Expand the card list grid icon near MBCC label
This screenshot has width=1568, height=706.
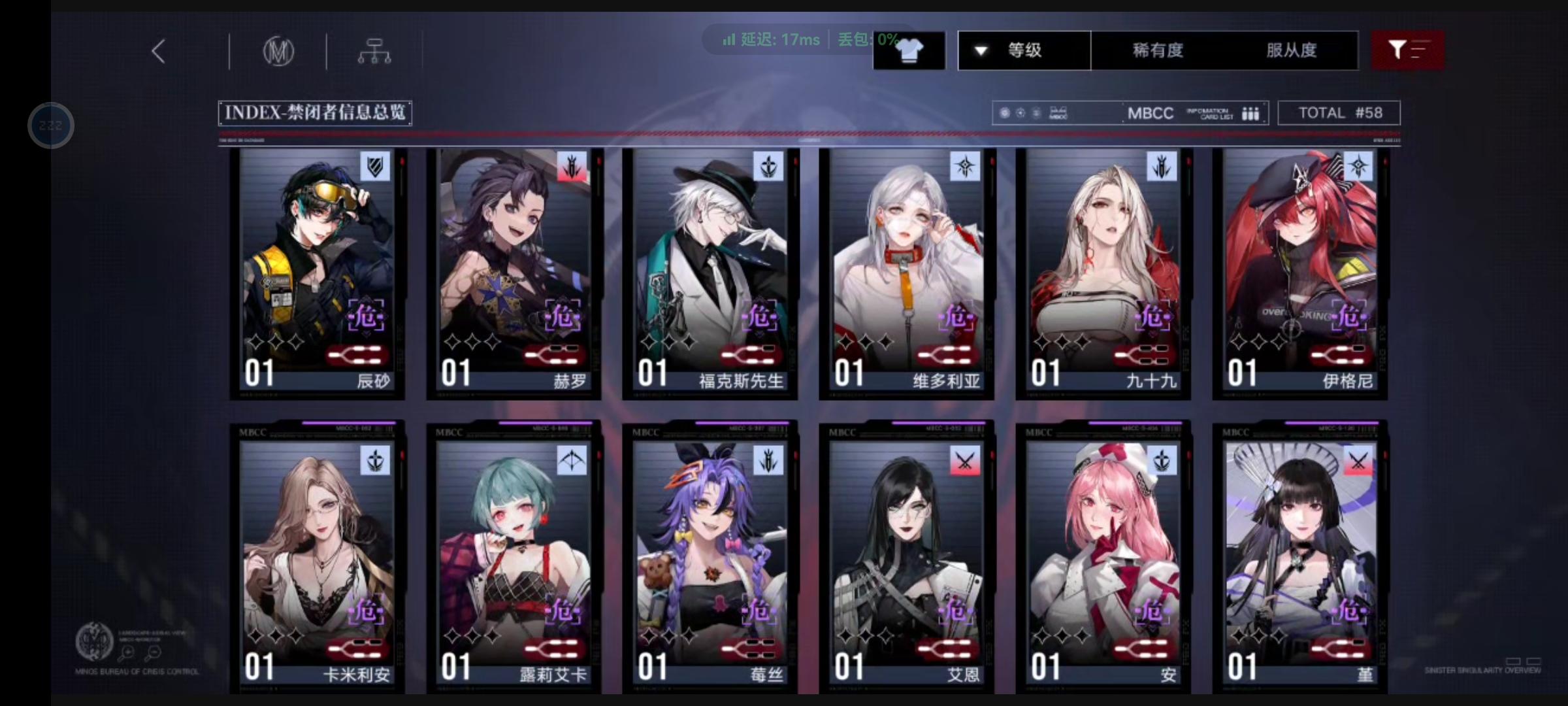tap(1250, 112)
